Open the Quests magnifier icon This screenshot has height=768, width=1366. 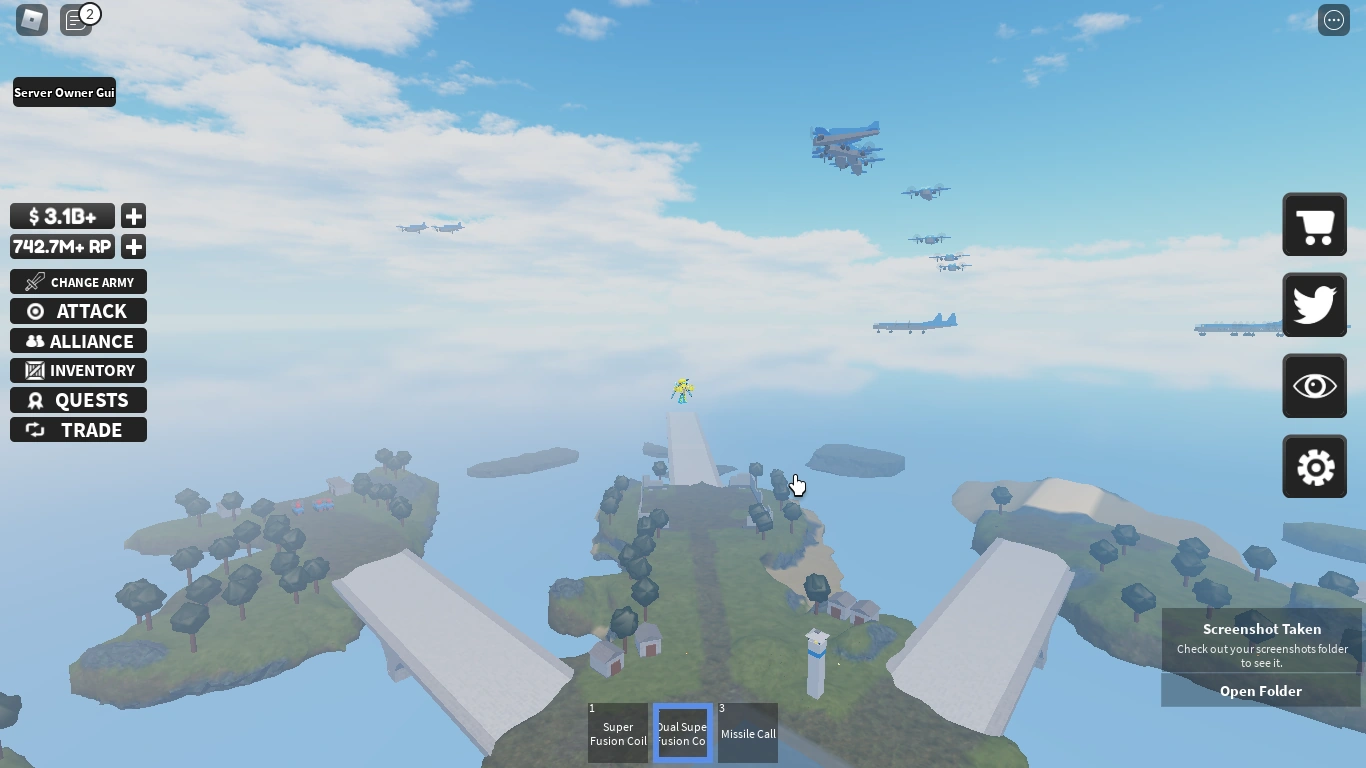(36, 400)
